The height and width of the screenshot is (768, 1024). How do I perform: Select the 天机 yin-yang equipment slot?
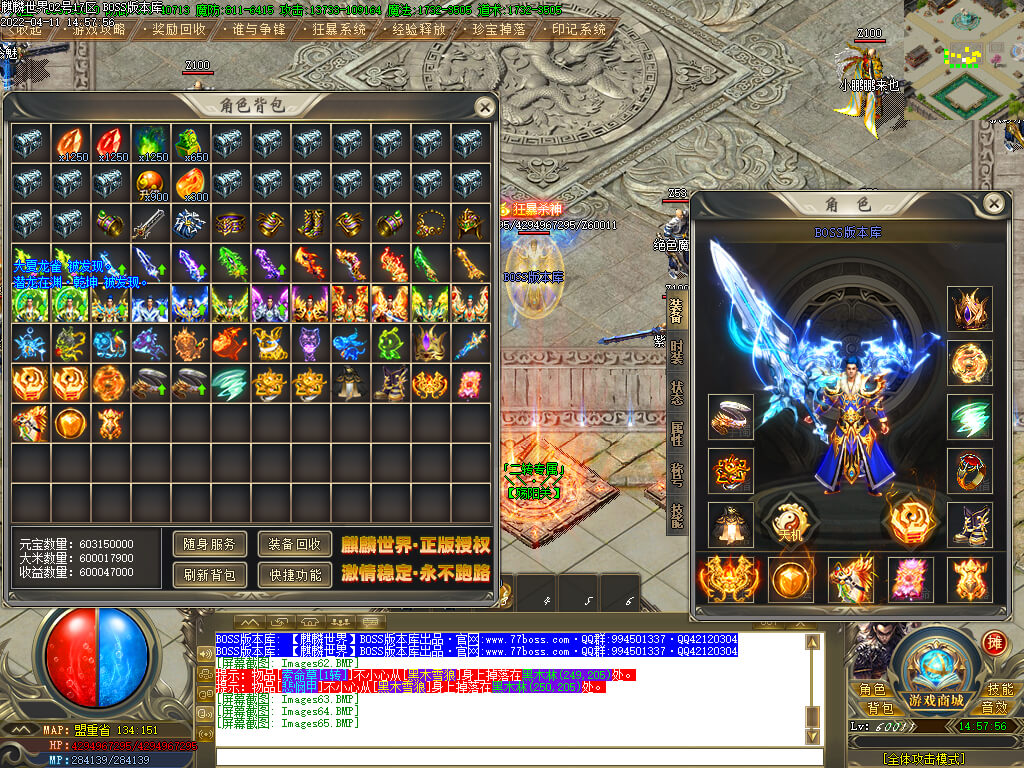point(789,520)
